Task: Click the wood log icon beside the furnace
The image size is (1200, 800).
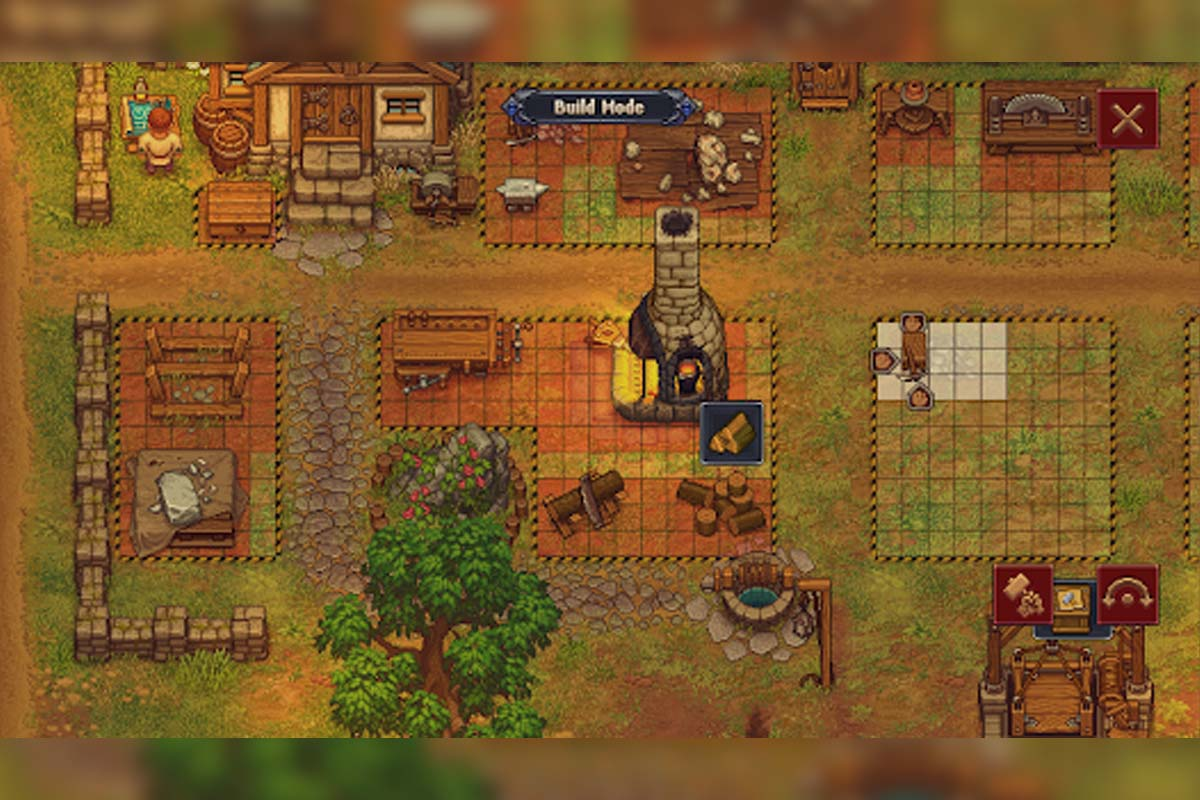Action: (731, 432)
